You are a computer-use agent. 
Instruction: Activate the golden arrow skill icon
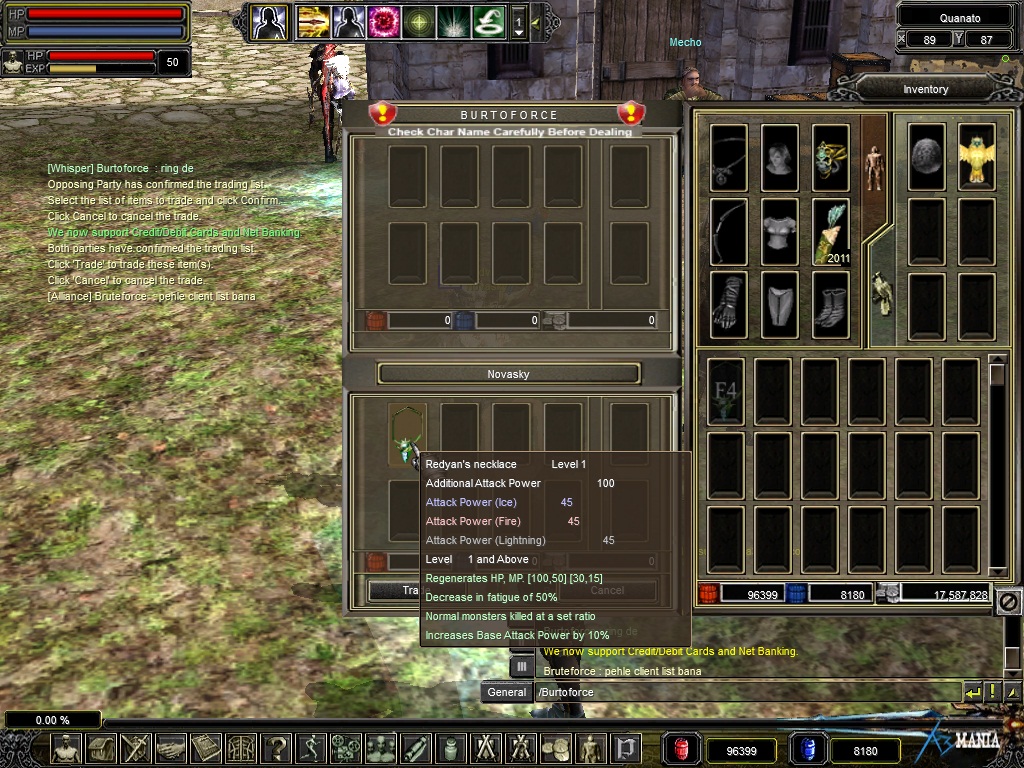[x=314, y=21]
